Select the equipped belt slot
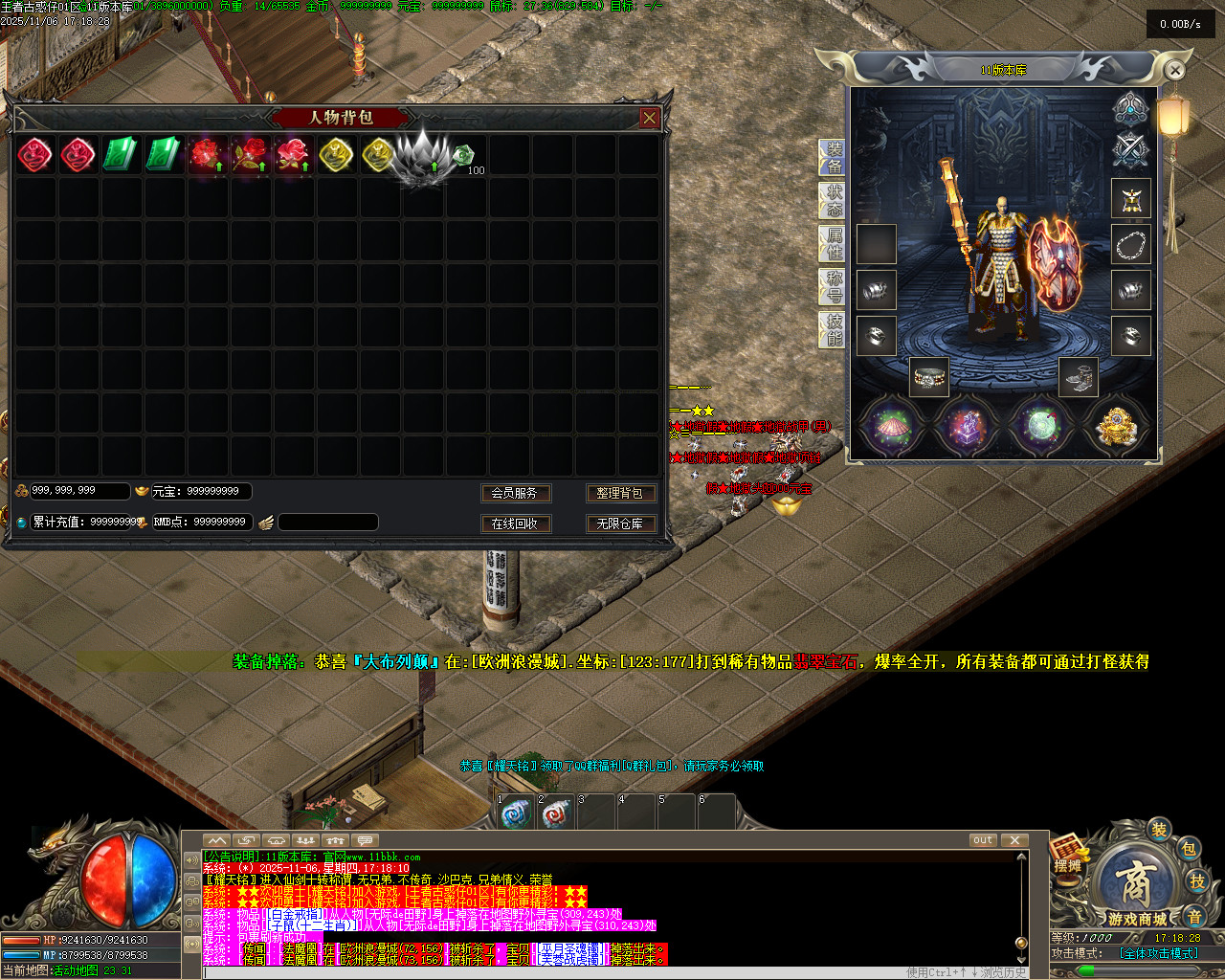Image resolution: width=1225 pixels, height=980 pixels. coord(928,377)
